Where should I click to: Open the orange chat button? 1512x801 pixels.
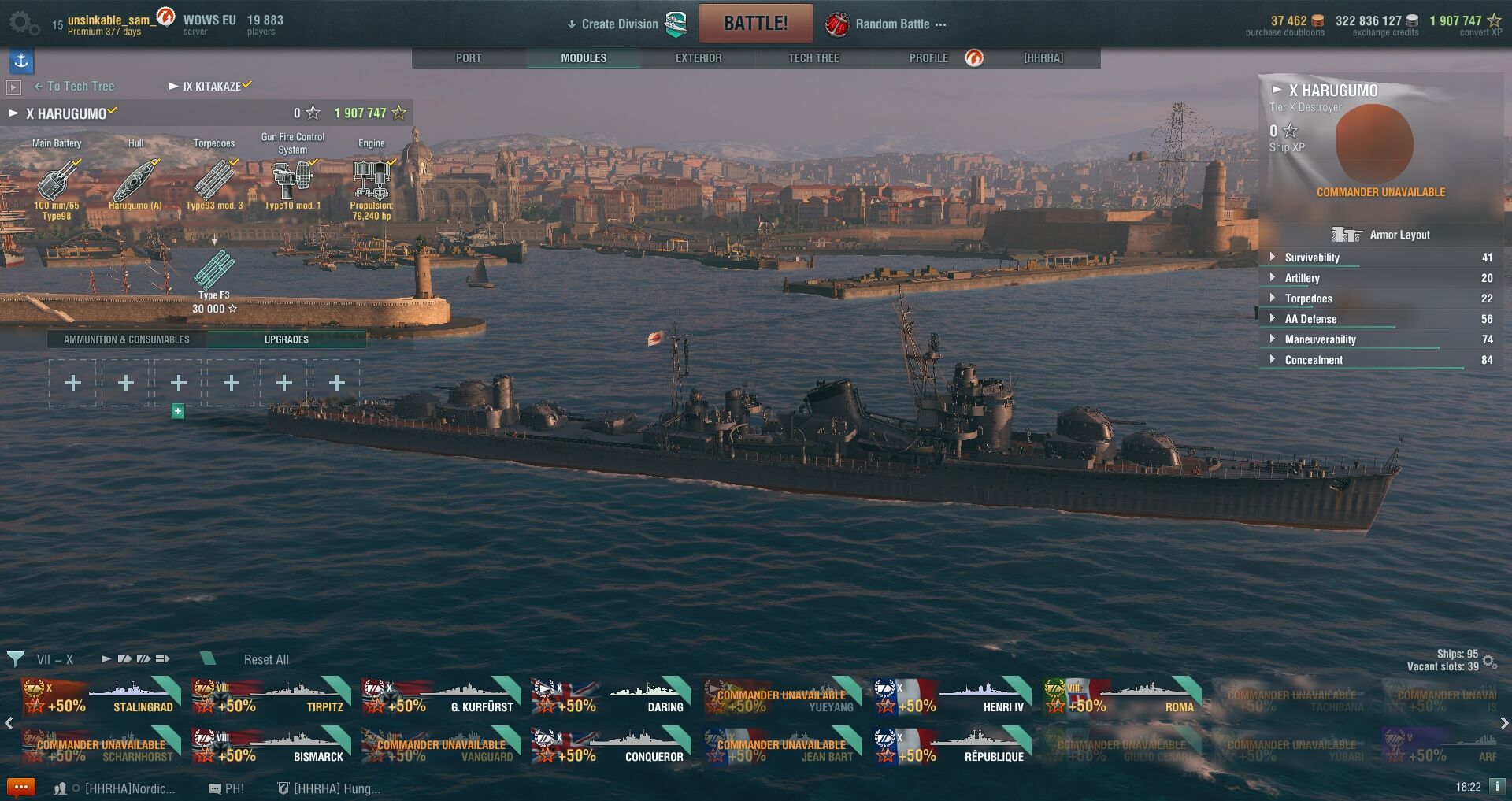click(x=20, y=788)
